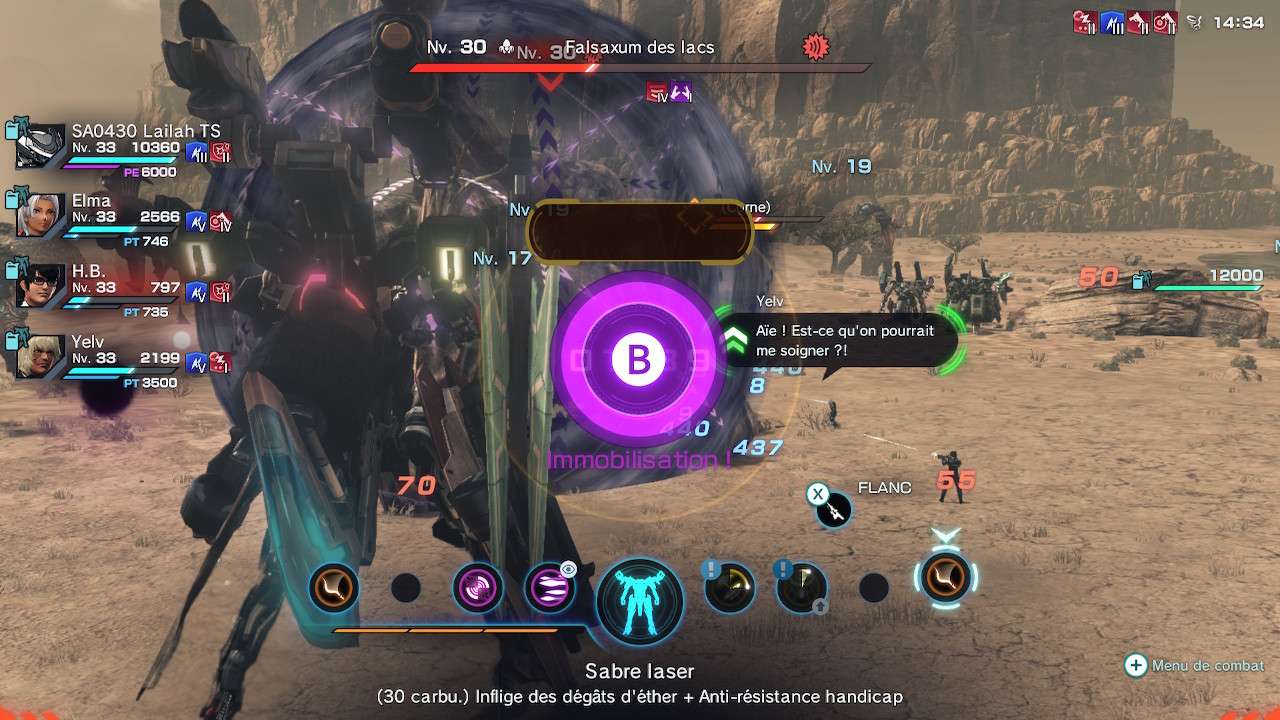
Task: Trigger the purple striped art with eye badge
Action: (550, 588)
